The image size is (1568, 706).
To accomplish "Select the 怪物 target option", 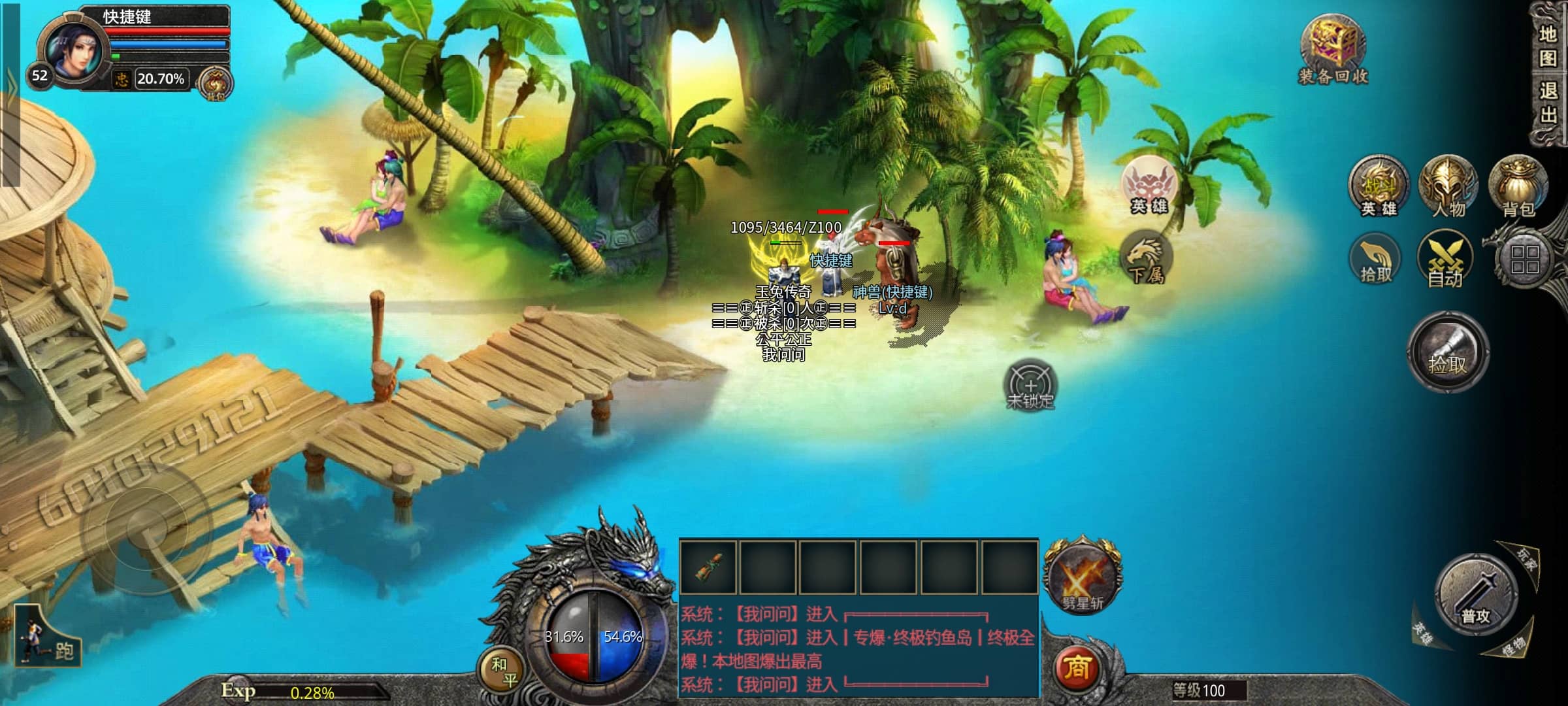I will pos(1512,647).
